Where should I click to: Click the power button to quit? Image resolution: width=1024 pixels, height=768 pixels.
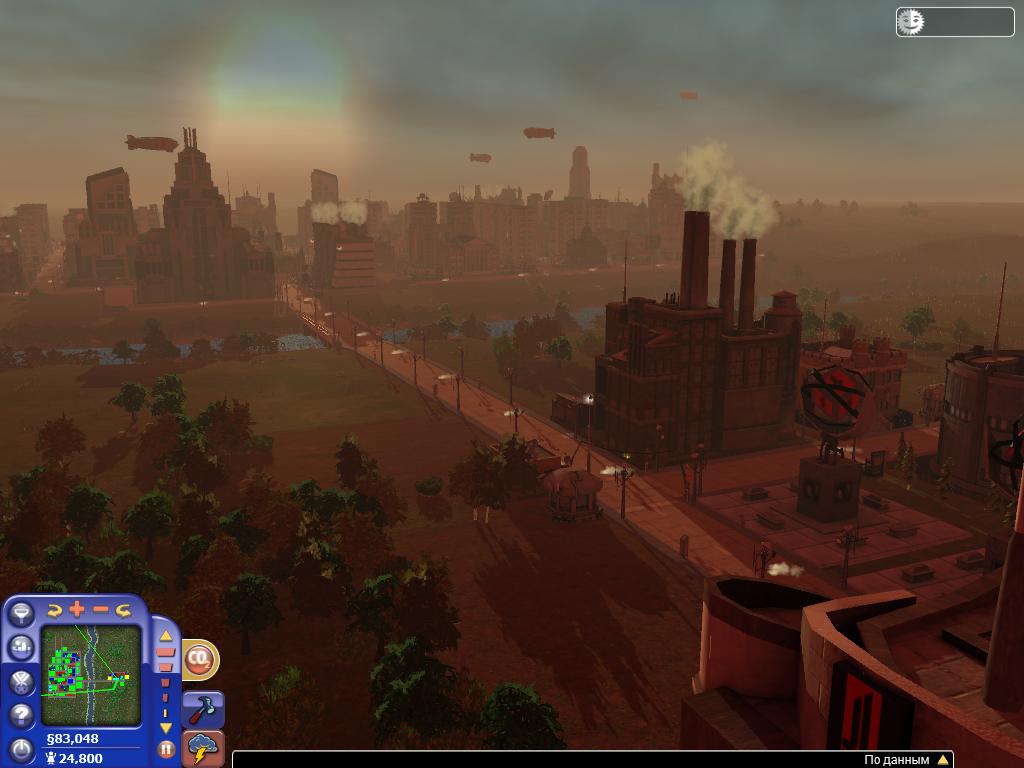click(x=21, y=748)
